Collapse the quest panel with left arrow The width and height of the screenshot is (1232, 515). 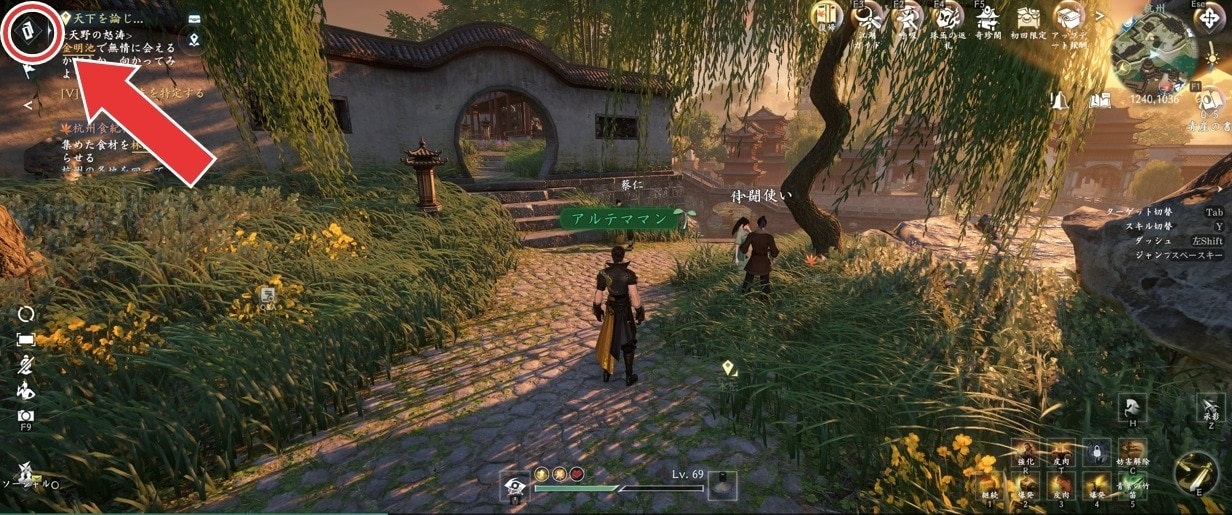coord(28,104)
